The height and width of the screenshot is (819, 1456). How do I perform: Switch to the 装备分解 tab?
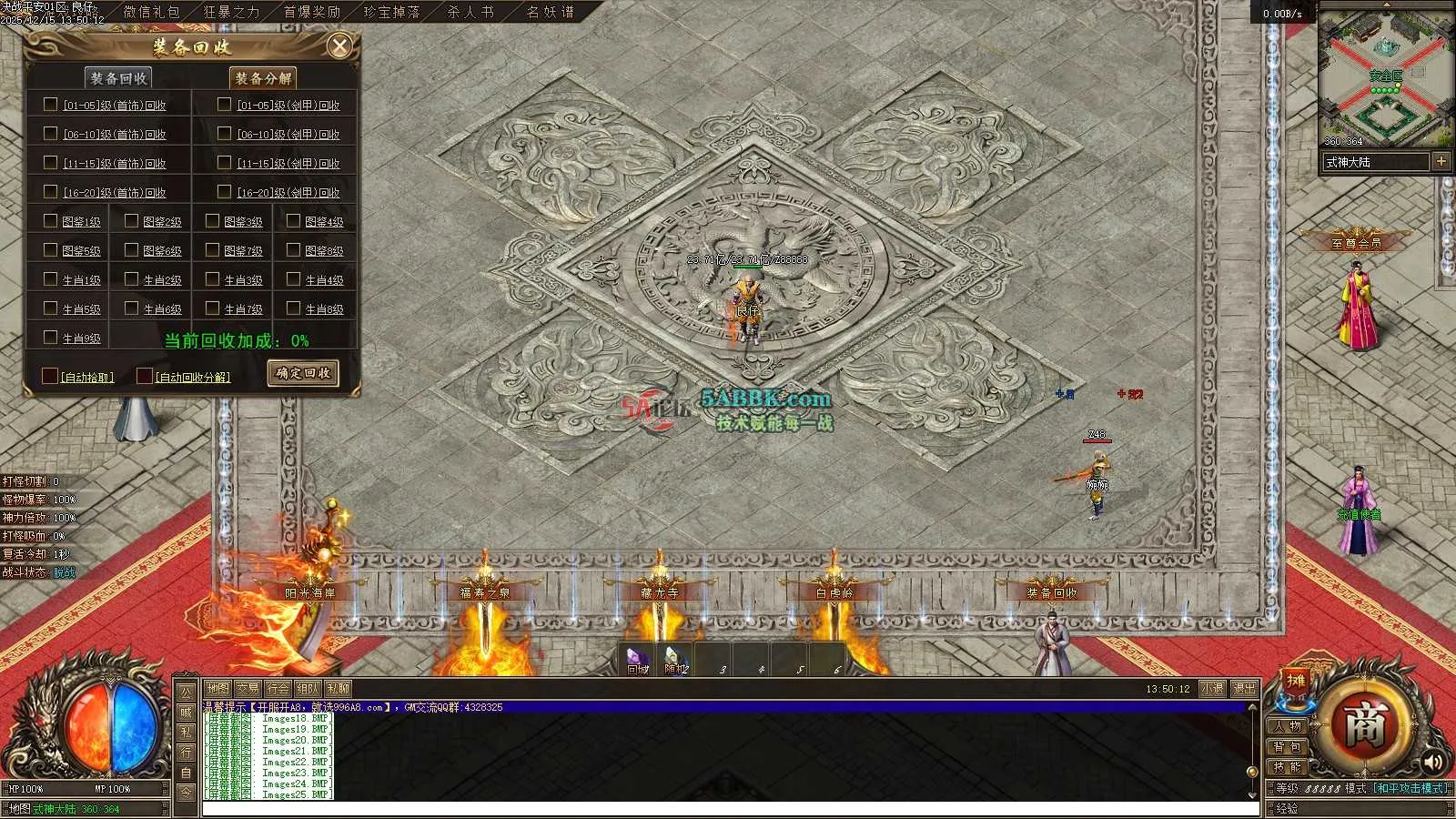[x=263, y=78]
